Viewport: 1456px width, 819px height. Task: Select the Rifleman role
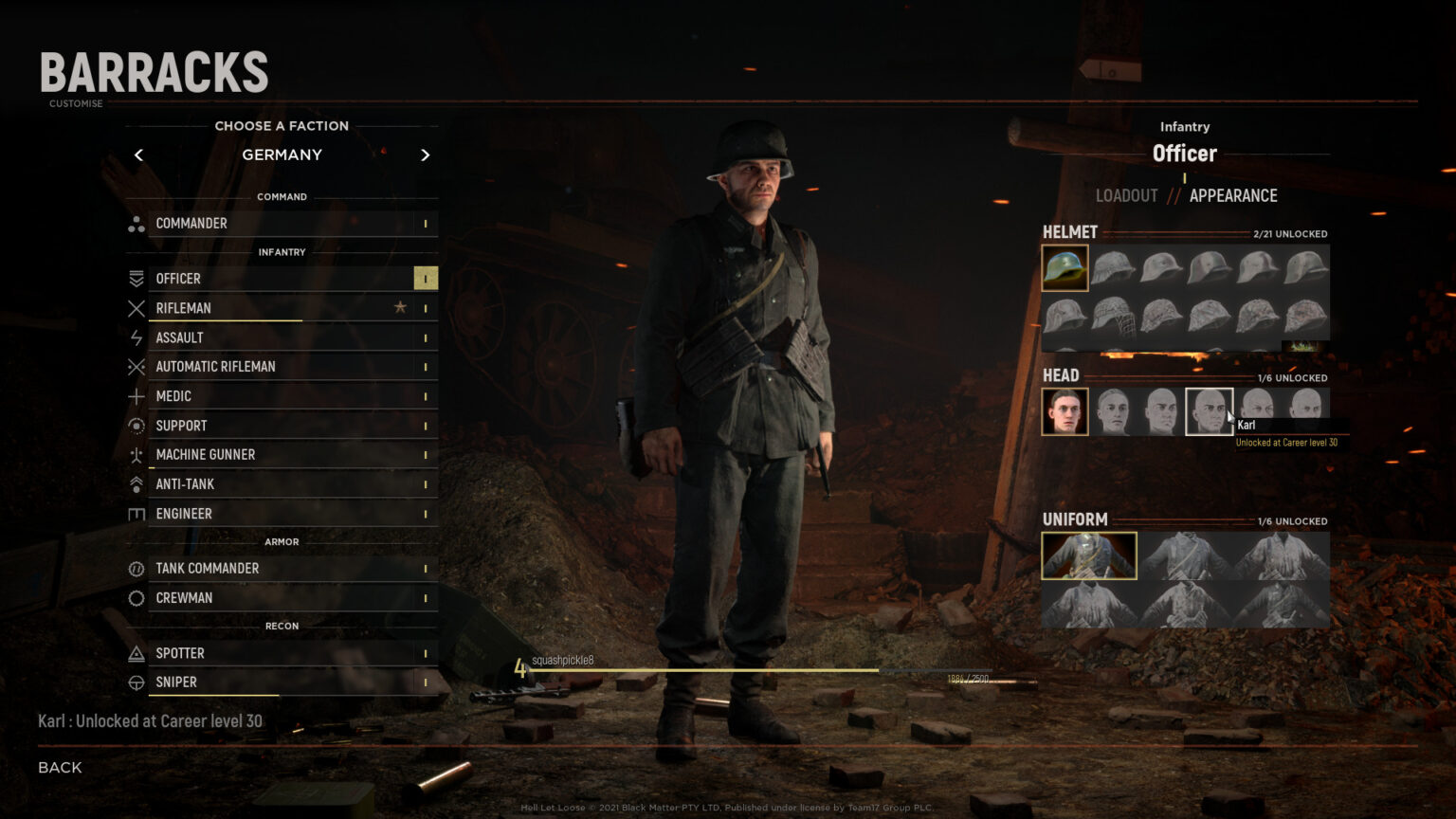coord(184,308)
